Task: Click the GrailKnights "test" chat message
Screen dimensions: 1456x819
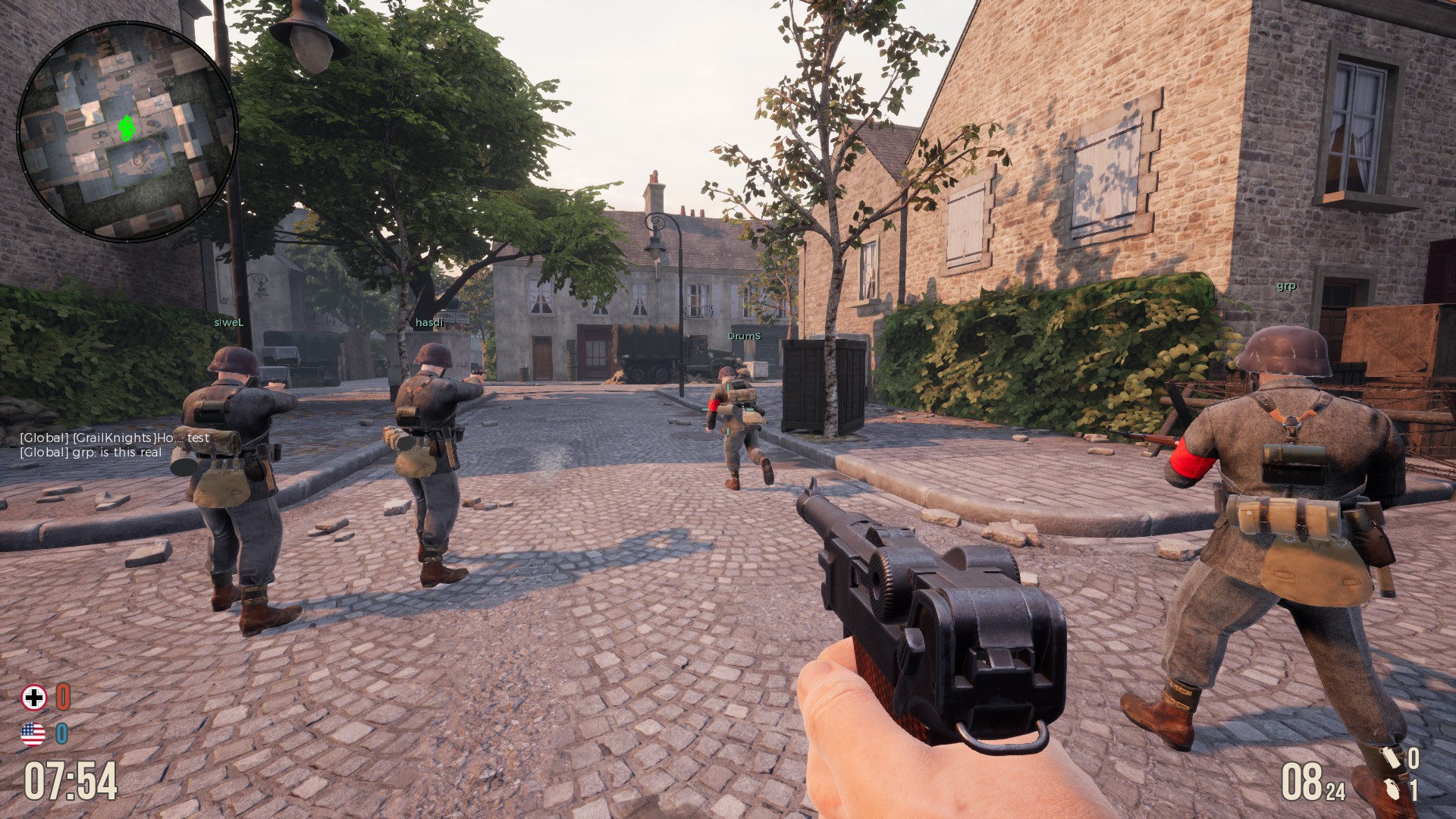Action: click(115, 438)
